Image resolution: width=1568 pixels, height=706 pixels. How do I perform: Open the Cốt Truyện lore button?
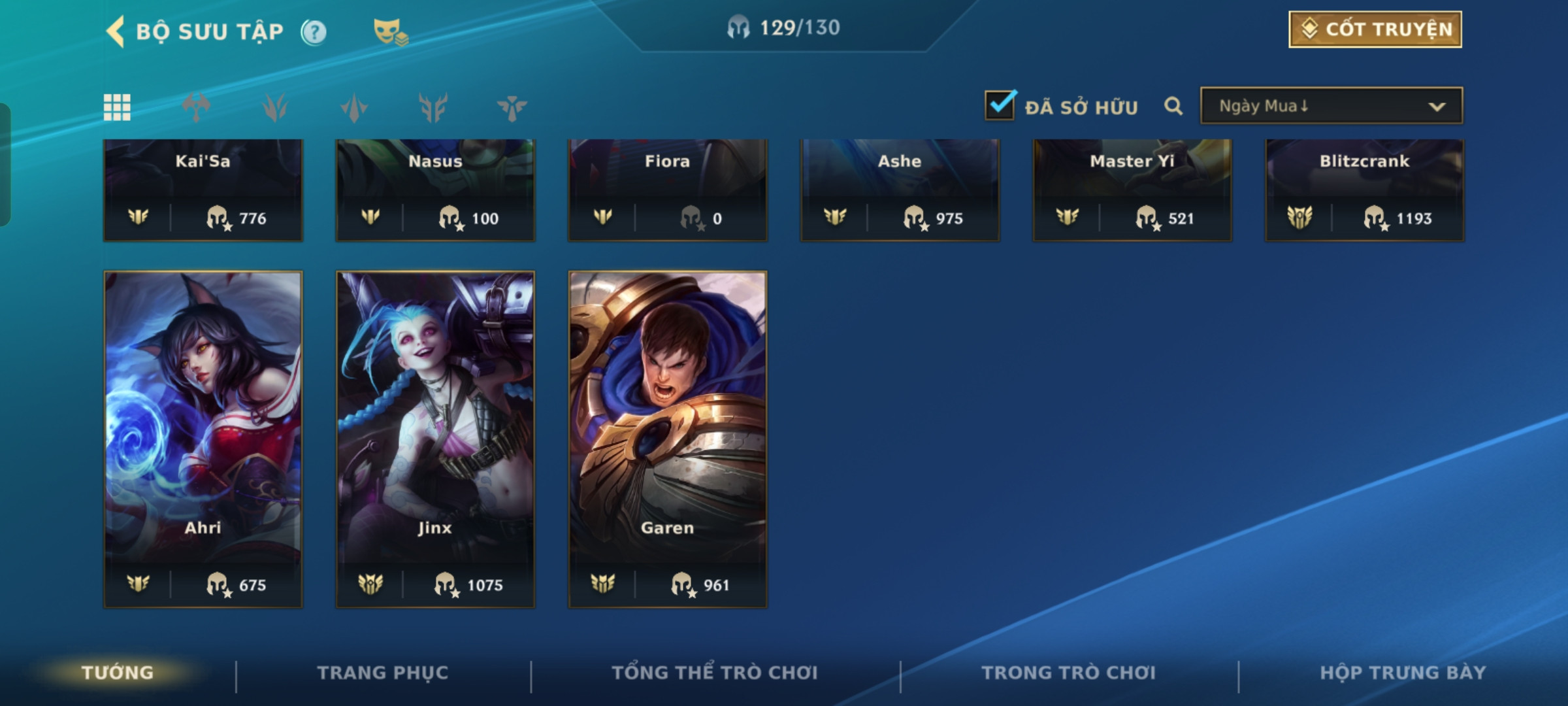[x=1375, y=29]
